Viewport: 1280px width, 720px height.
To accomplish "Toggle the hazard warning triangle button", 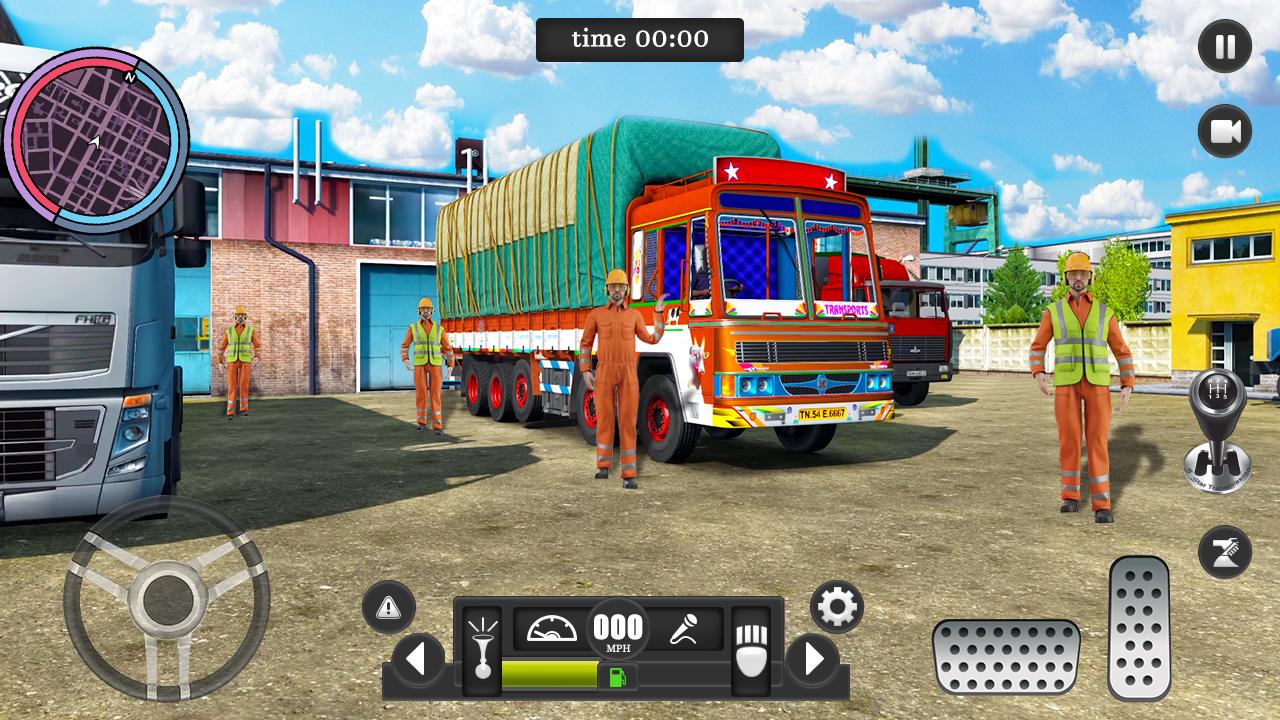I will 389,607.
